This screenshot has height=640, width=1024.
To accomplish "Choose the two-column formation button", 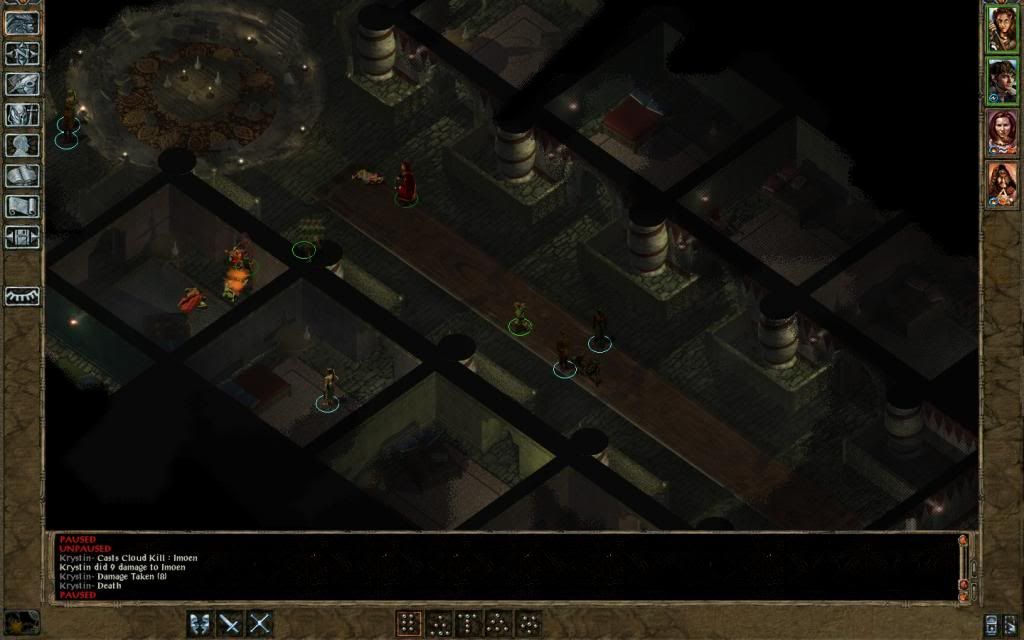I will [x=408, y=623].
